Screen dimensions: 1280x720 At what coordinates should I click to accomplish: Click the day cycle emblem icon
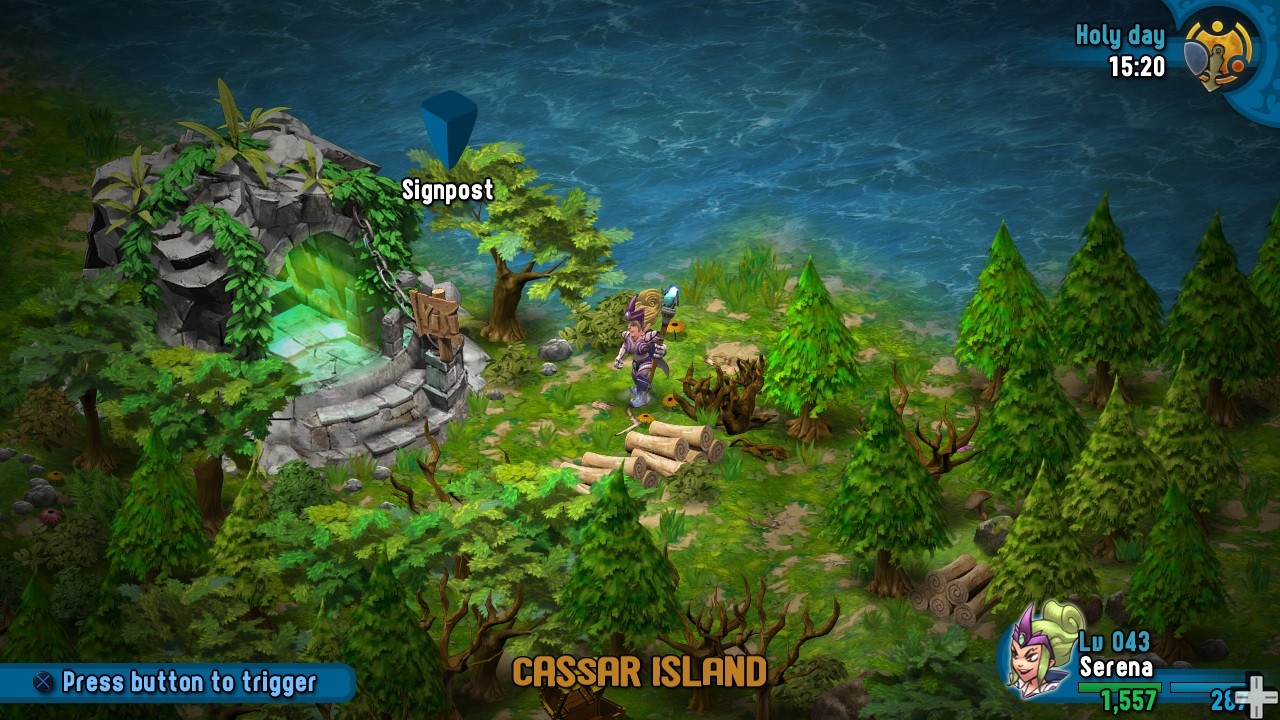(1219, 55)
